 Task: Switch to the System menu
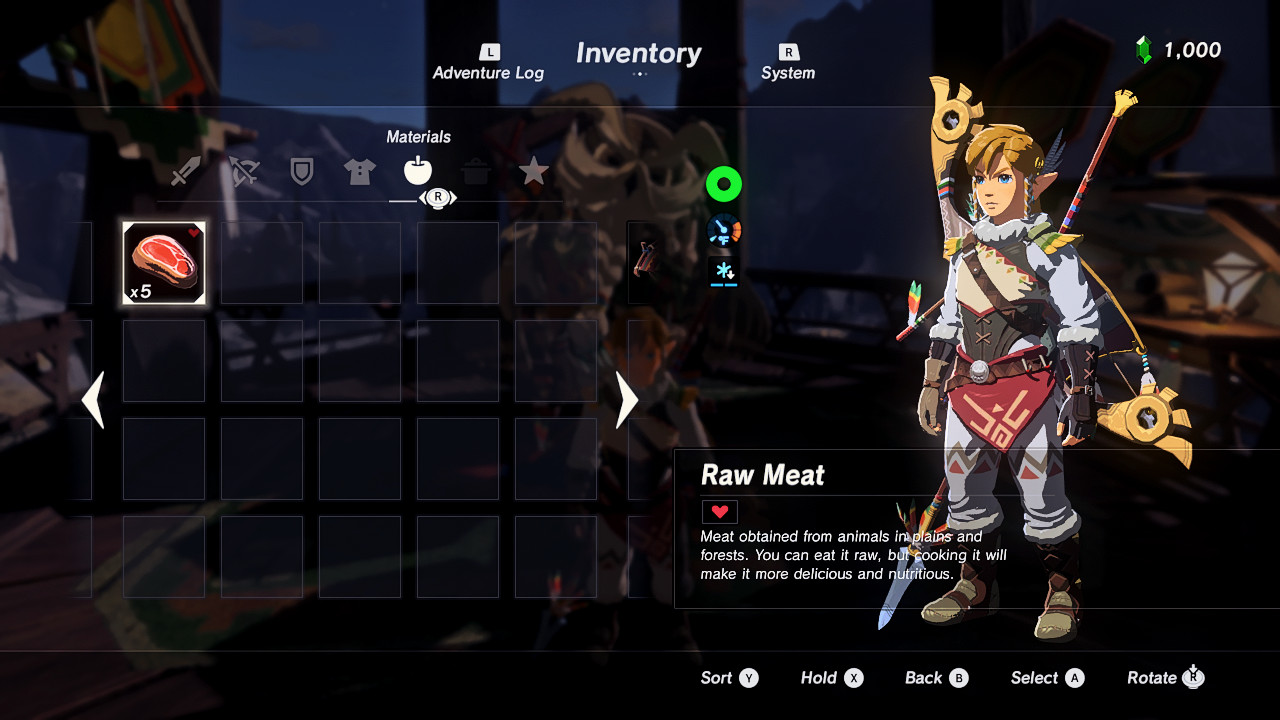788,62
